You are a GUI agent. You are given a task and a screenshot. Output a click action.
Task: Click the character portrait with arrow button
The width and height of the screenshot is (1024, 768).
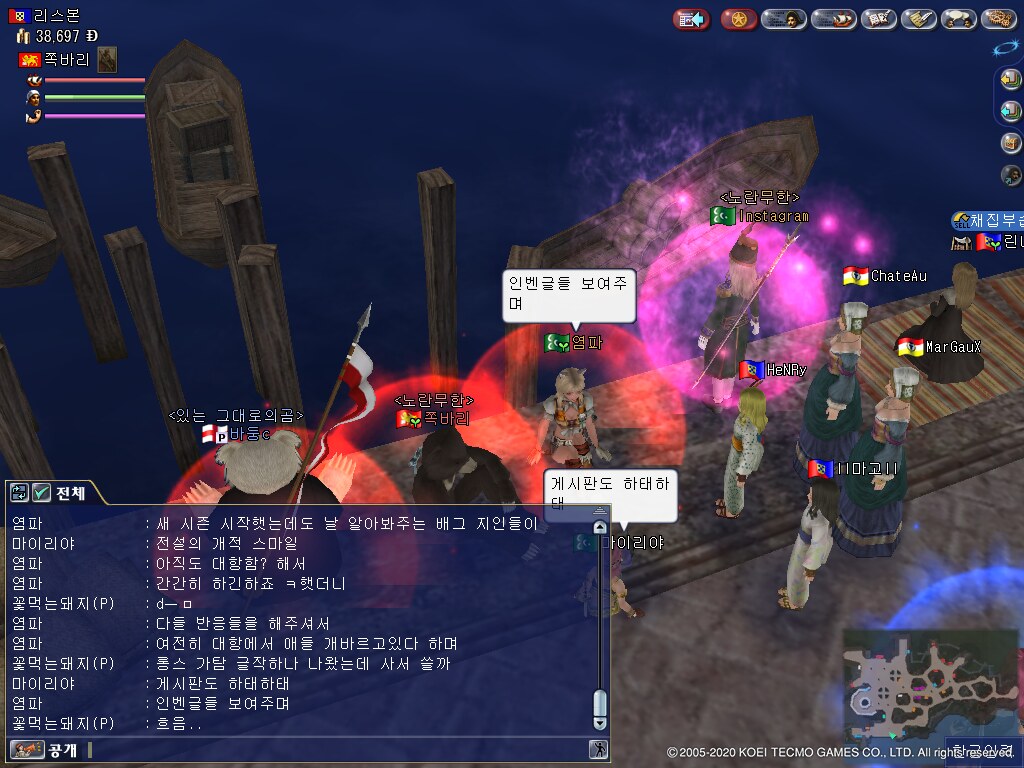(1011, 175)
